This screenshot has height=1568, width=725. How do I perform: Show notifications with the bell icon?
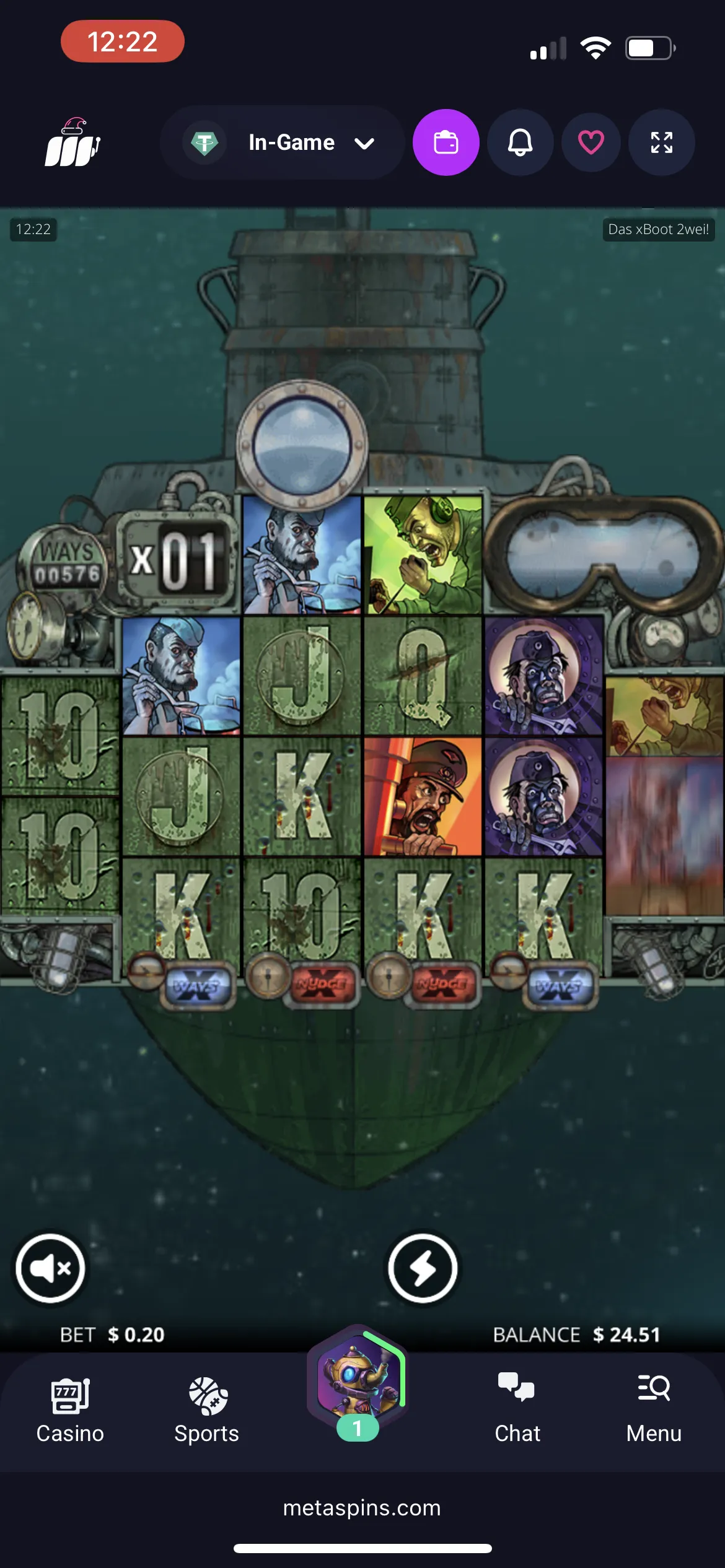click(520, 142)
